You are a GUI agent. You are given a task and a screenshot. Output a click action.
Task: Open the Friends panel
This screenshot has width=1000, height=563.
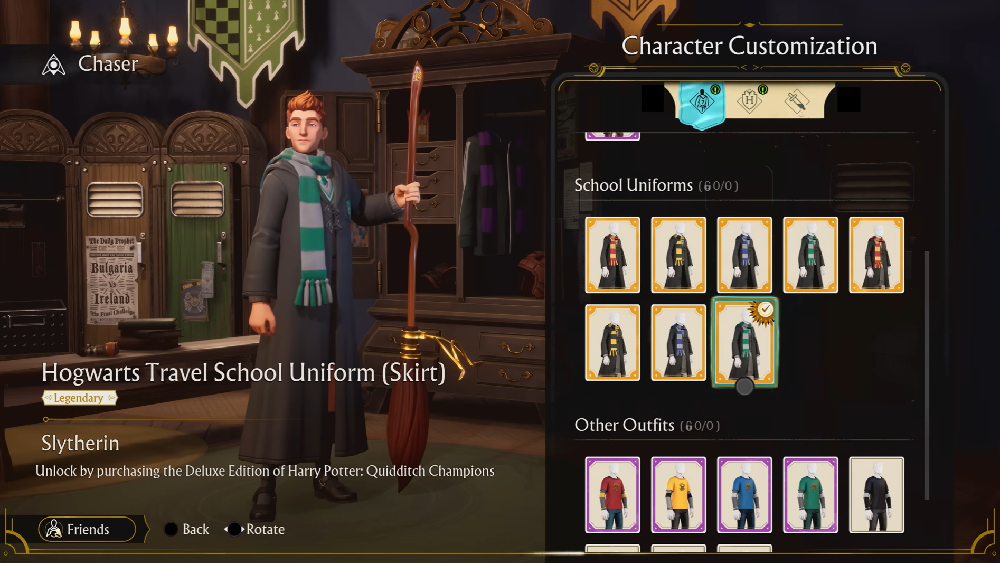pyautogui.click(x=87, y=529)
